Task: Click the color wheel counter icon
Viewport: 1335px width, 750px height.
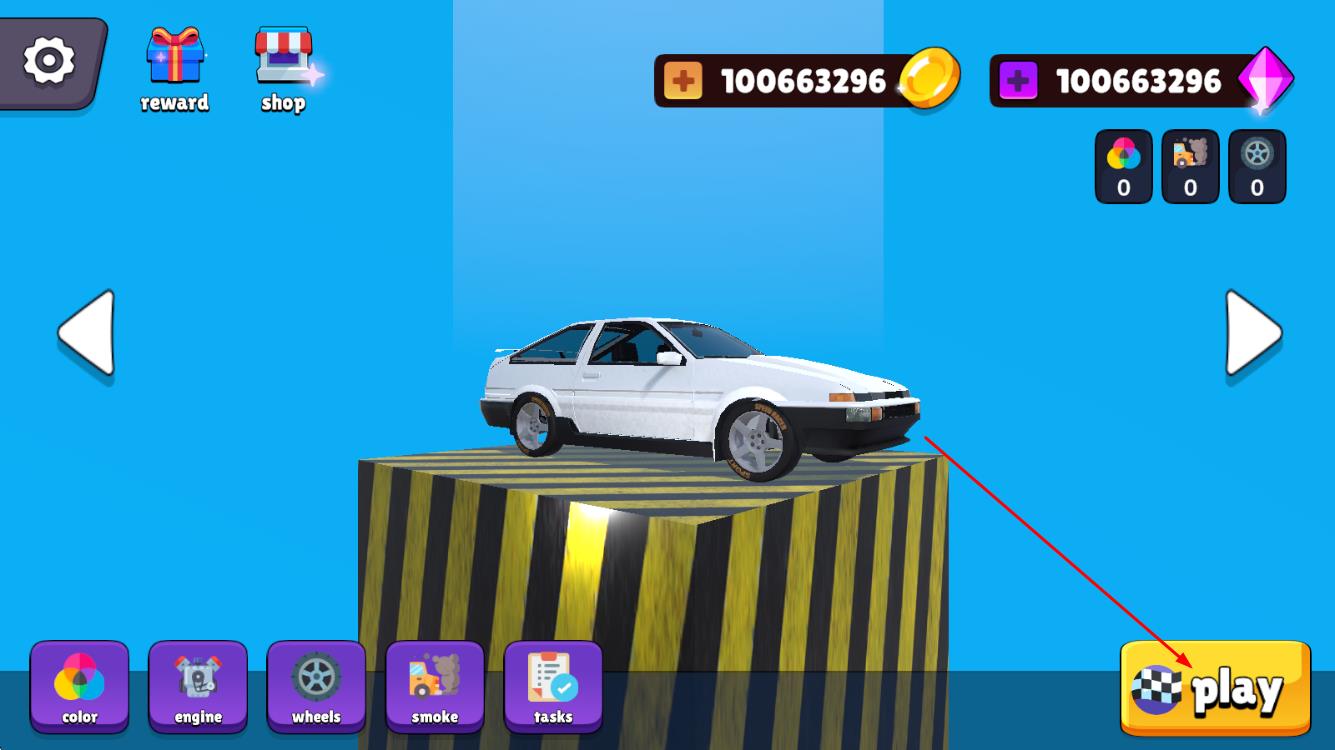Action: pos(1124,165)
